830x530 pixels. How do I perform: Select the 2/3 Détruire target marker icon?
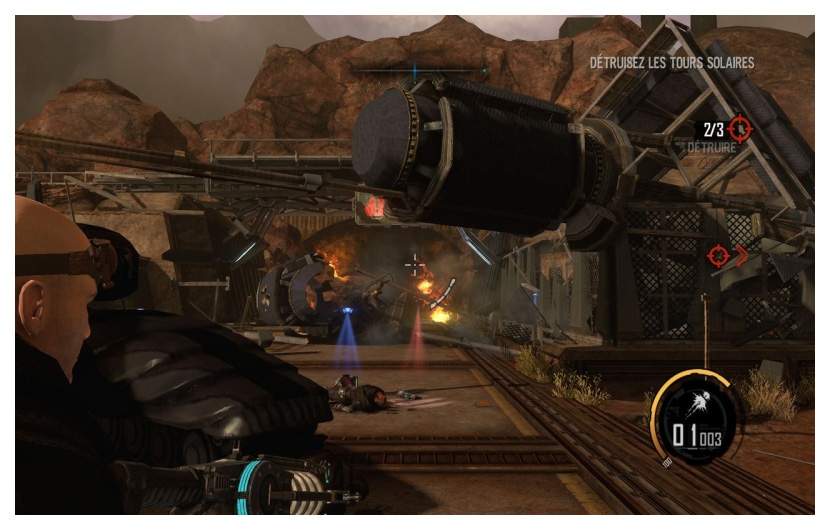pyautogui.click(x=739, y=128)
